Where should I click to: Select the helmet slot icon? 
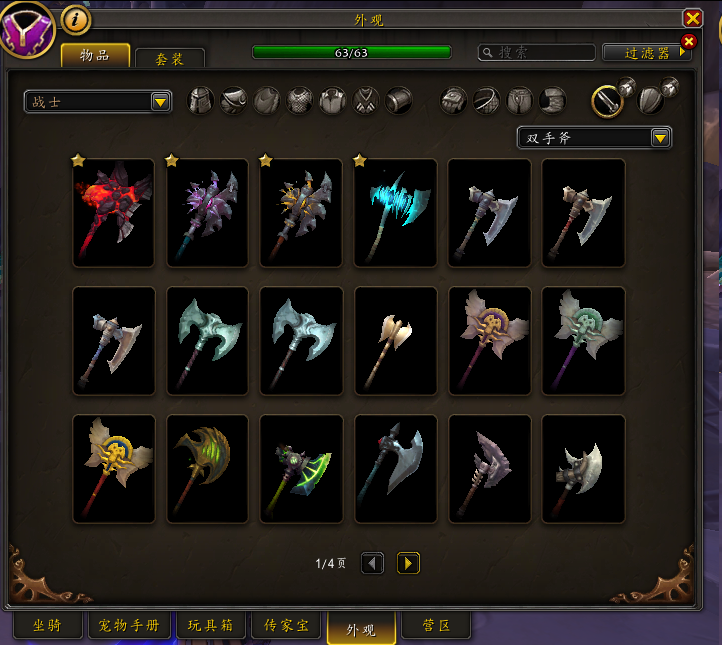coord(202,100)
